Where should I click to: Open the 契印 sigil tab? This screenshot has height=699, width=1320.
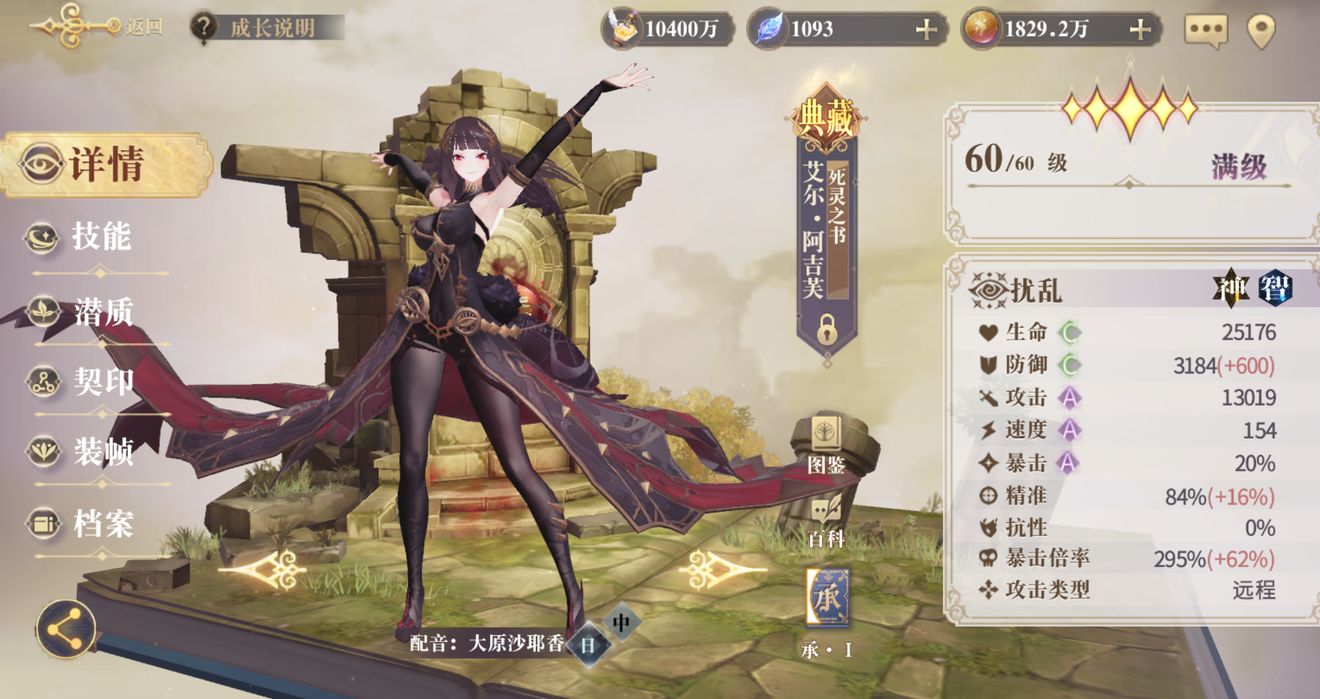pos(85,381)
